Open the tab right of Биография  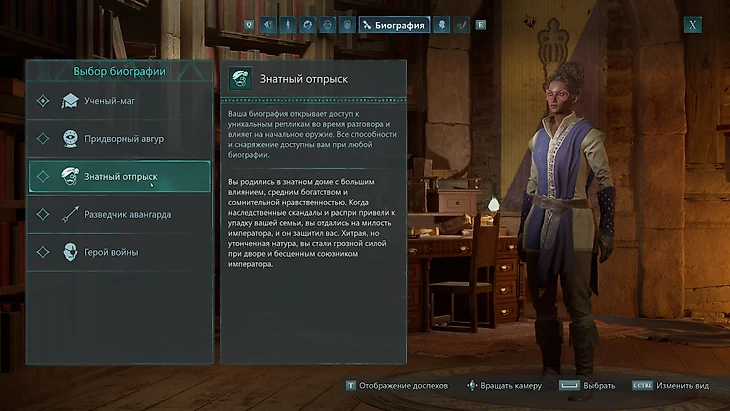(441, 25)
